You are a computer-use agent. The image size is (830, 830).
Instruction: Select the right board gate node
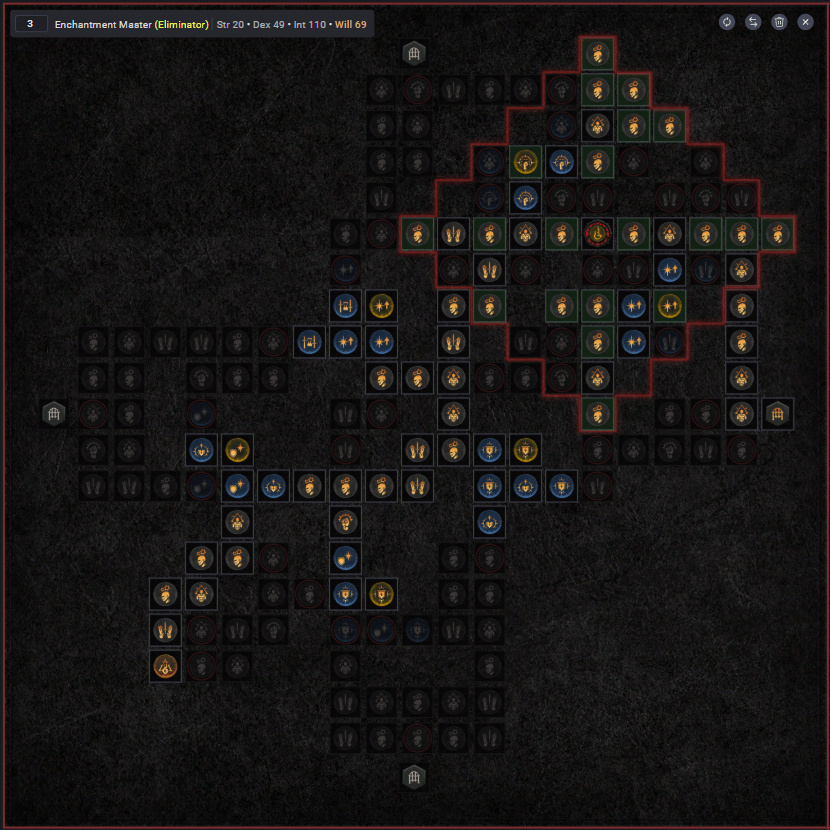click(777, 413)
